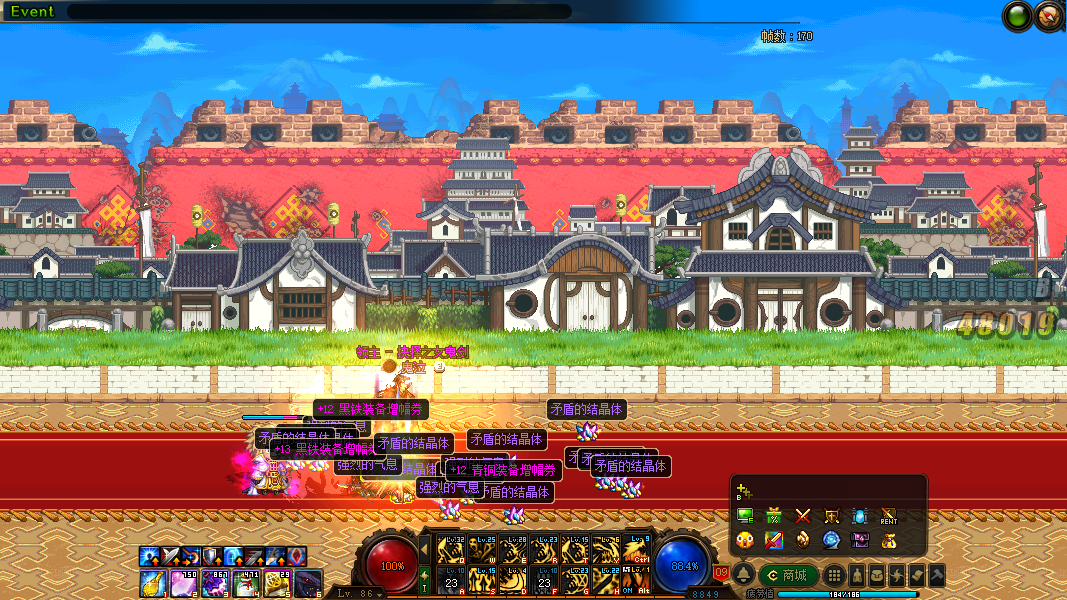Open the blue swirling portal icon
This screenshot has height=600, width=1067.
pyautogui.click(x=831, y=540)
